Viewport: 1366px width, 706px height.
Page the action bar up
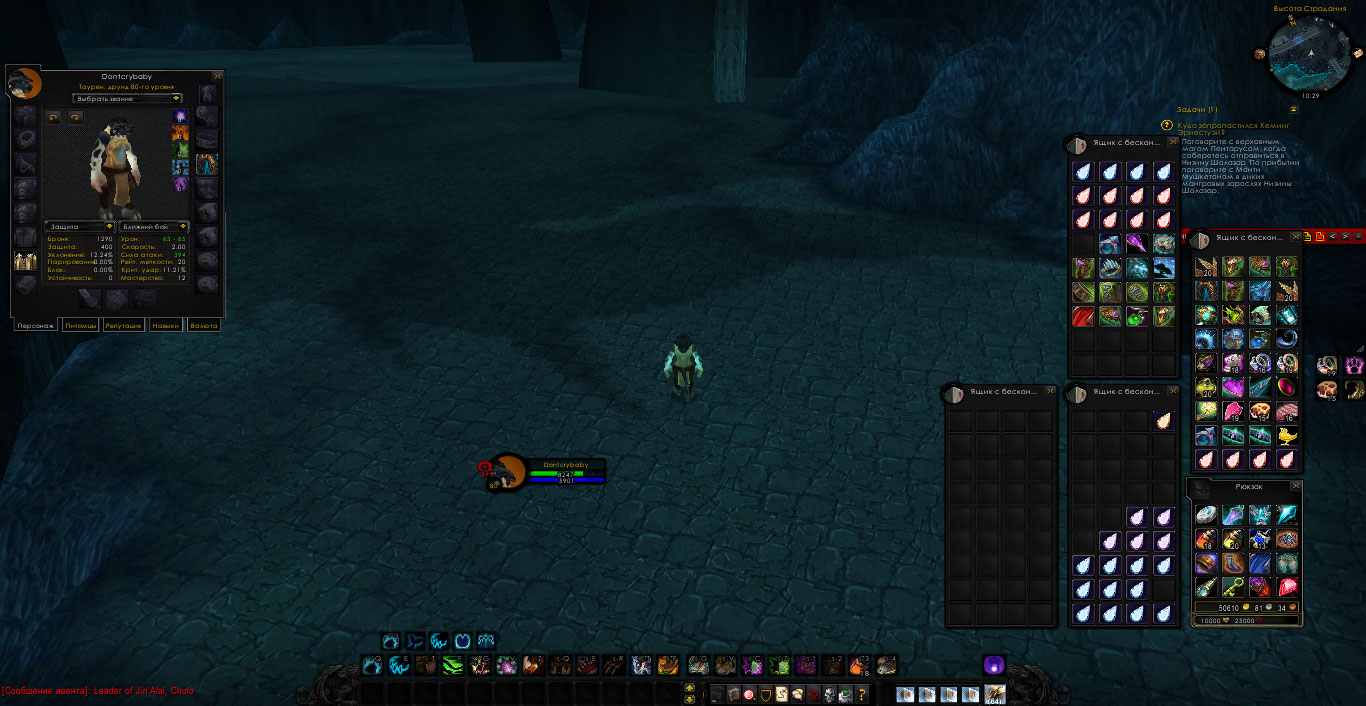coord(689,688)
